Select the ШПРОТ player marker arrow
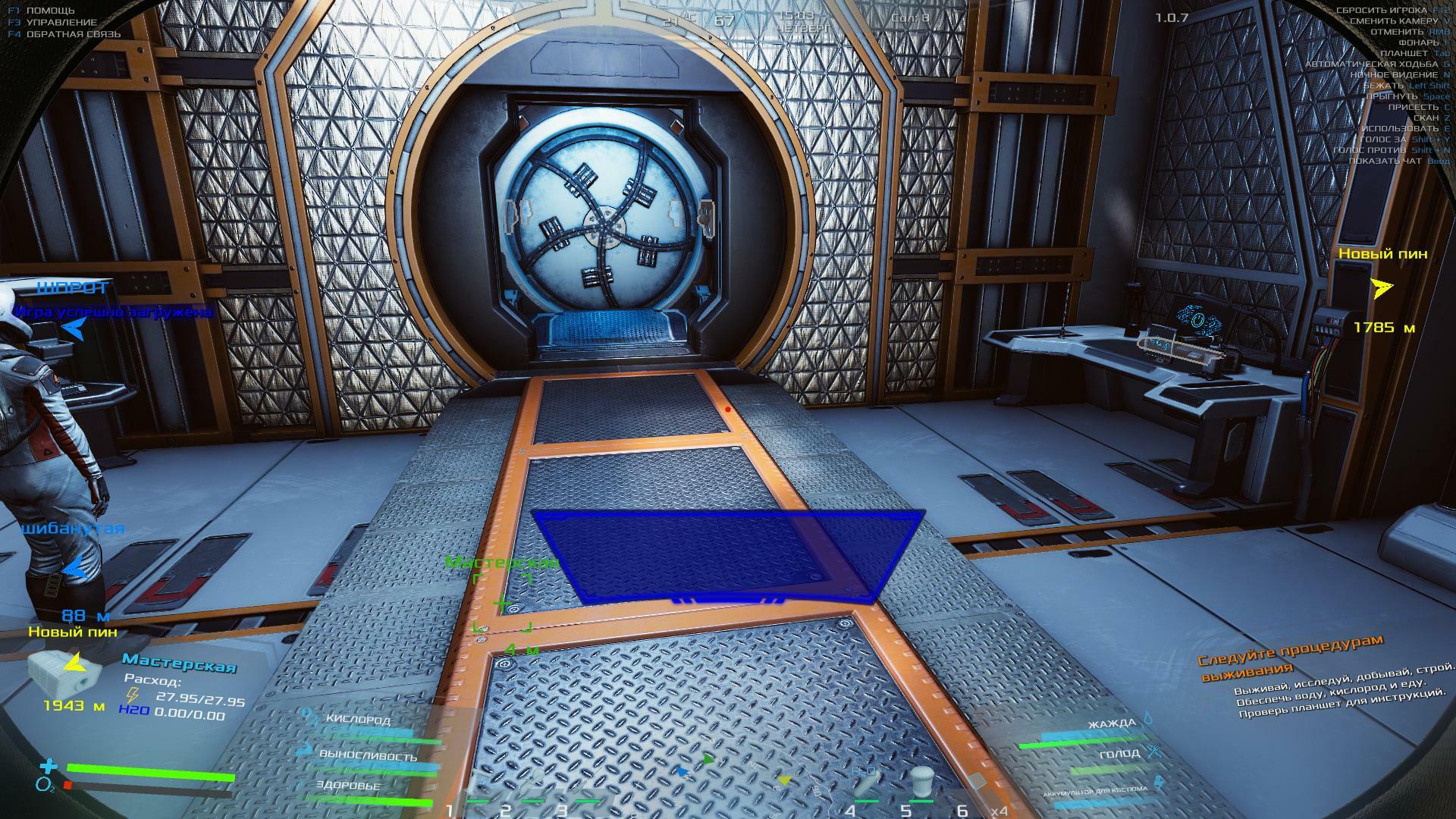The width and height of the screenshot is (1456, 819). click(x=74, y=328)
